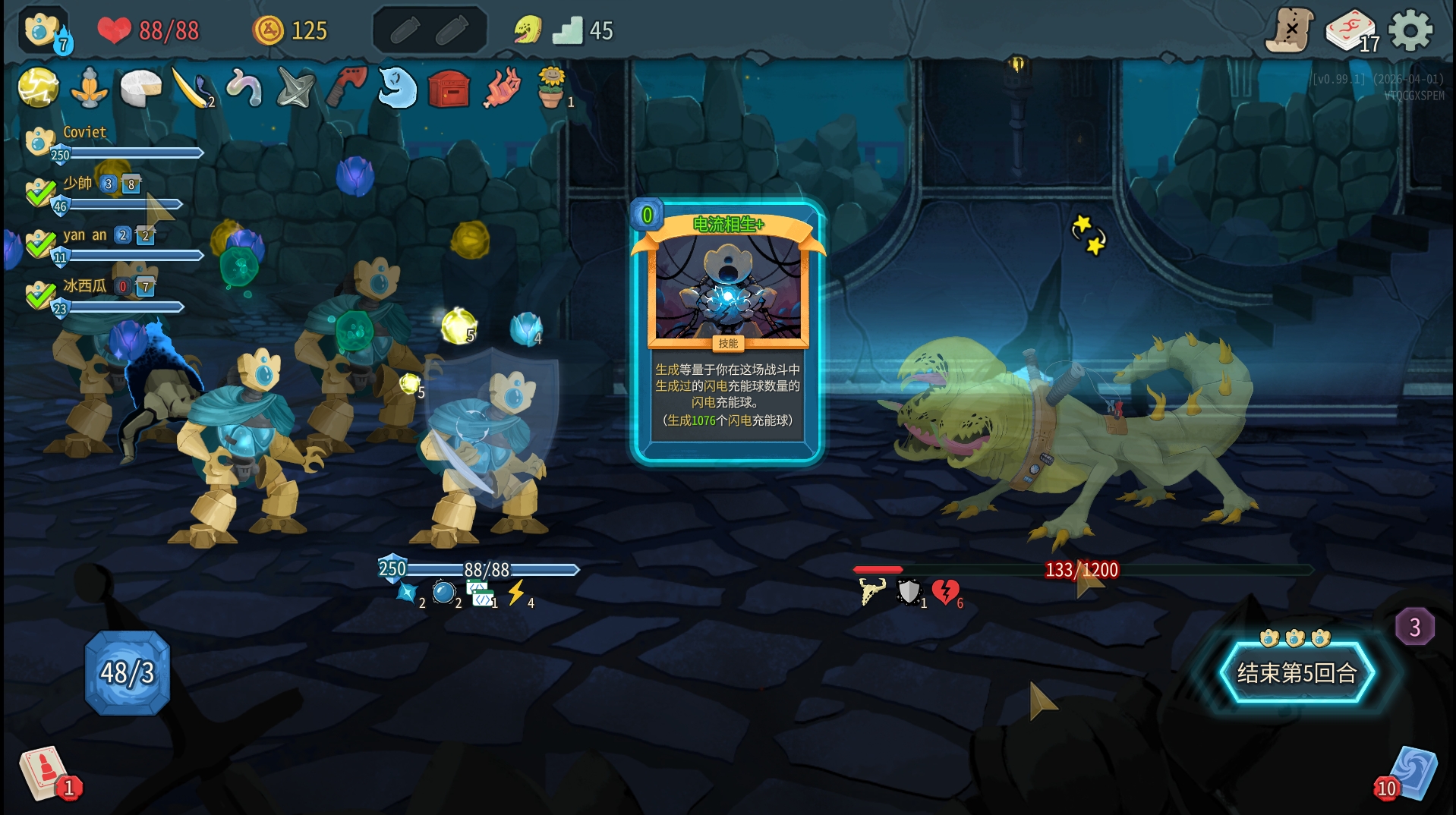Viewport: 1456px width, 815px height.
Task: Inspect the blue whale relic
Action: (397, 87)
